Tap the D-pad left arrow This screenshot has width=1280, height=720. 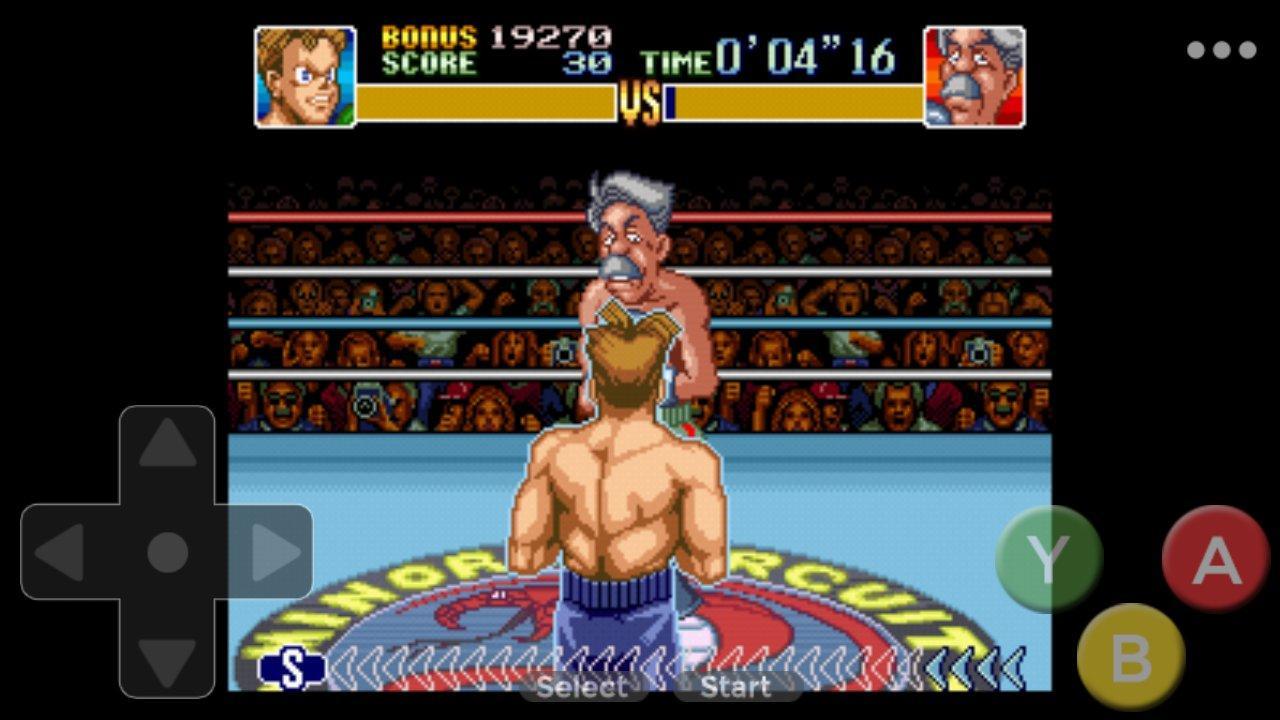(62, 552)
